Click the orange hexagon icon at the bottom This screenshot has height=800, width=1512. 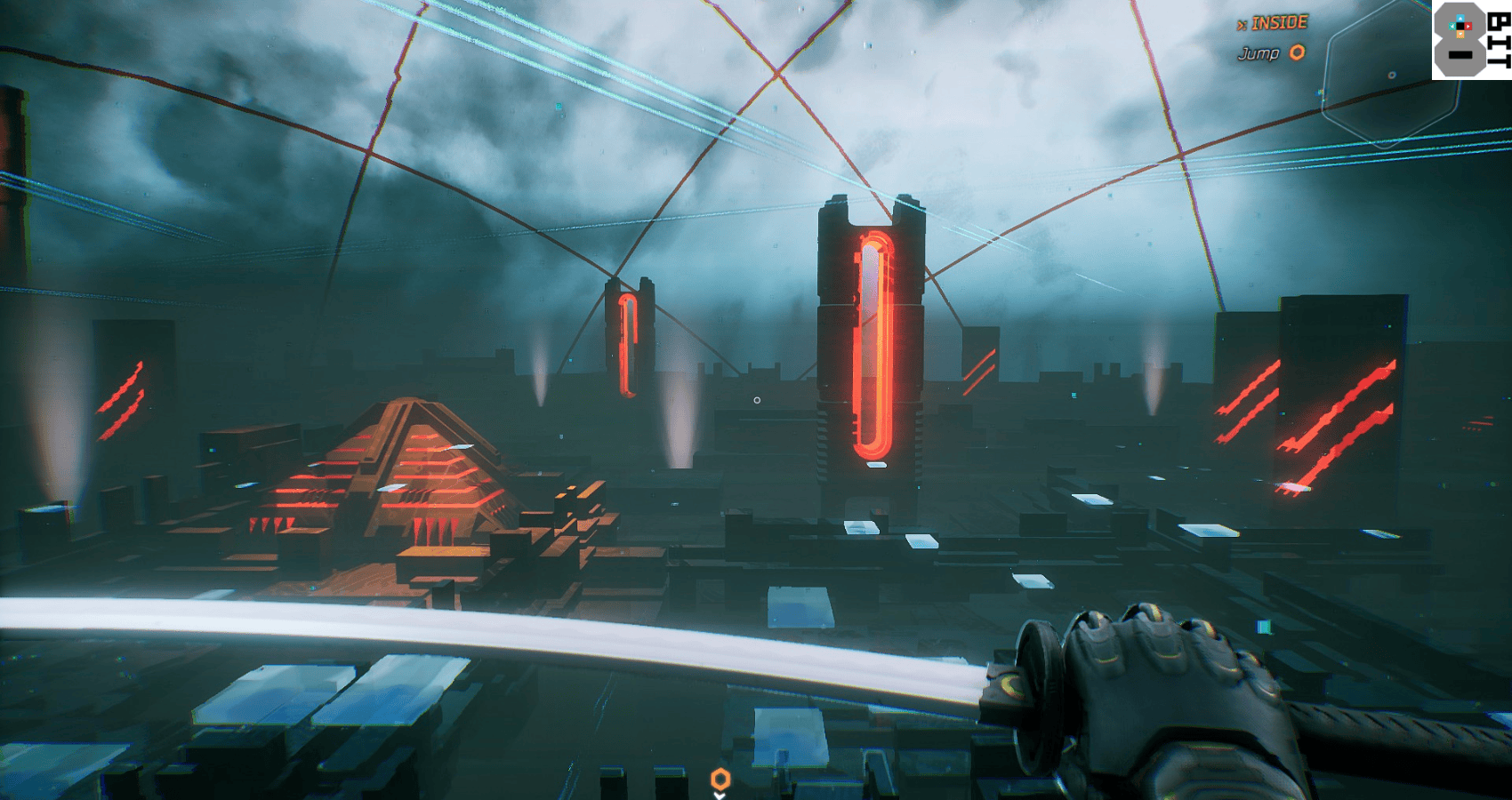pyautogui.click(x=720, y=780)
